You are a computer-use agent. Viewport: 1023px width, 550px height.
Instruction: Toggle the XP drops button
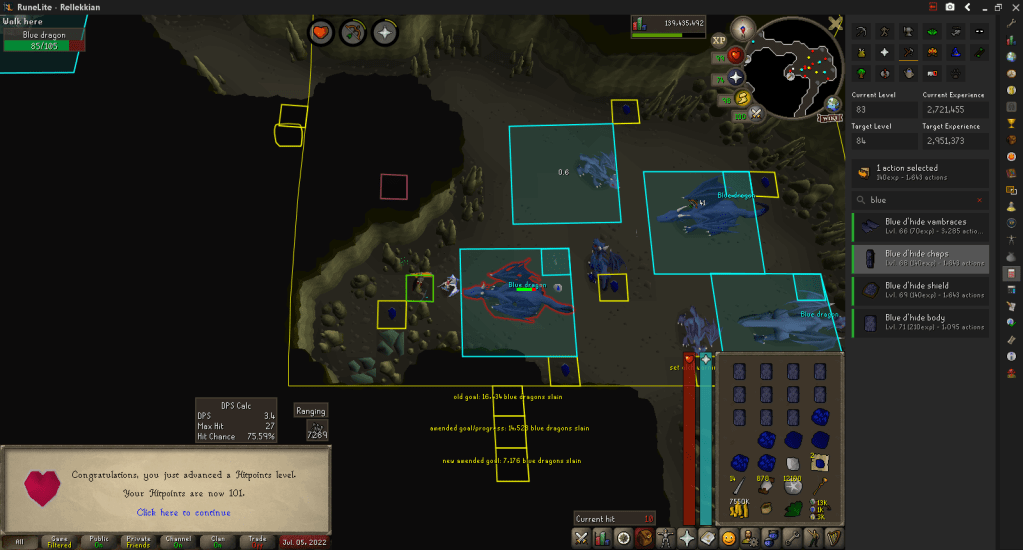[x=718, y=41]
